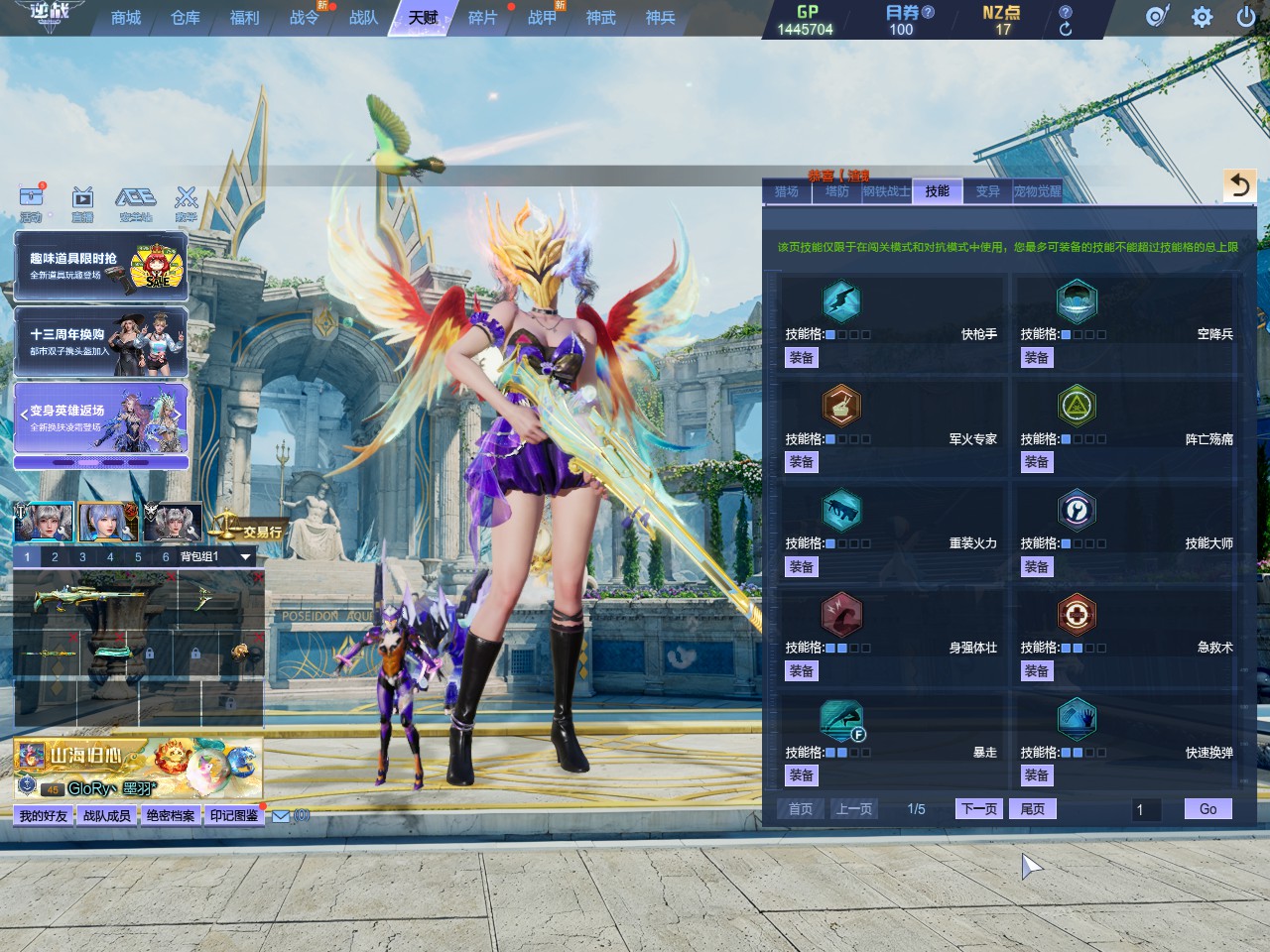Click the power quit icon
1270x952 pixels.
[1246, 17]
